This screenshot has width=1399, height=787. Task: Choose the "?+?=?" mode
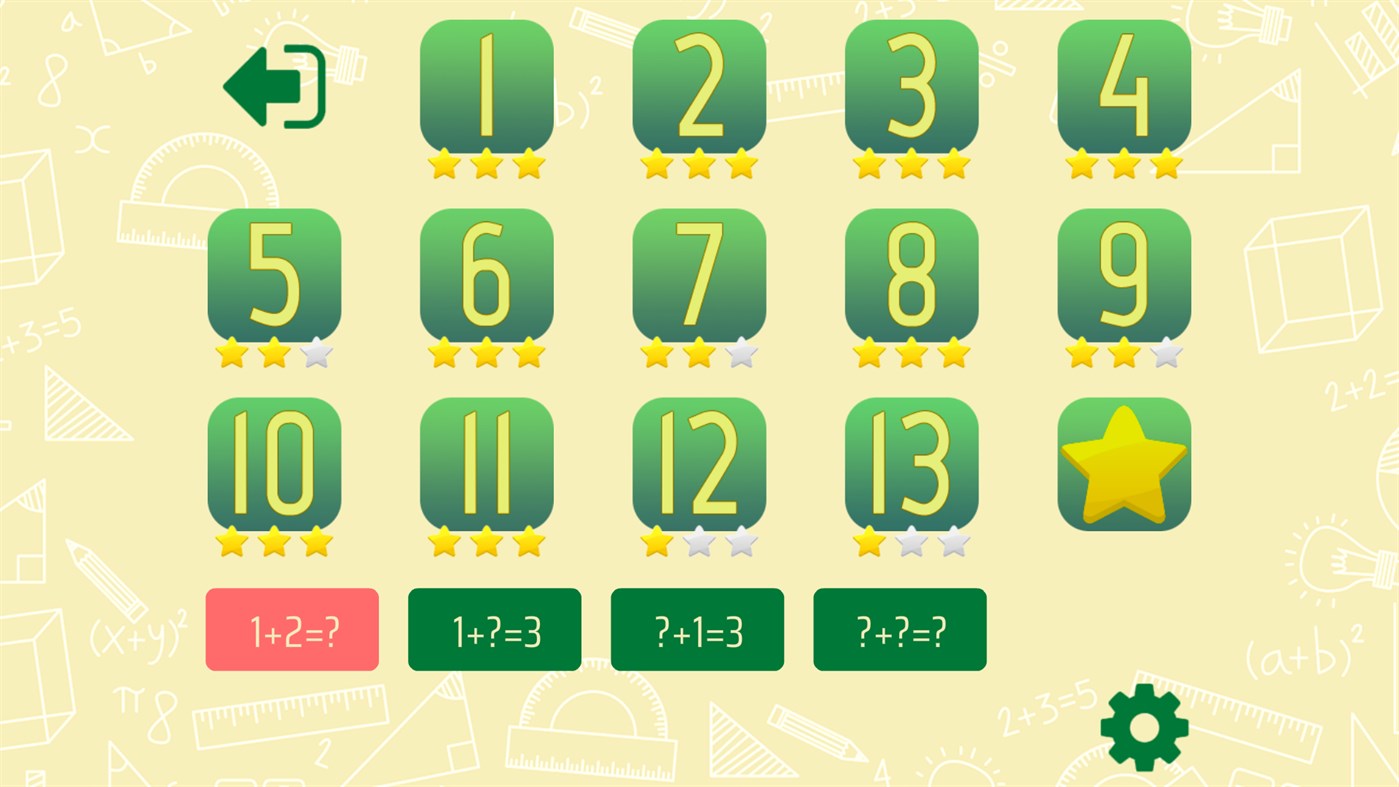(898, 628)
